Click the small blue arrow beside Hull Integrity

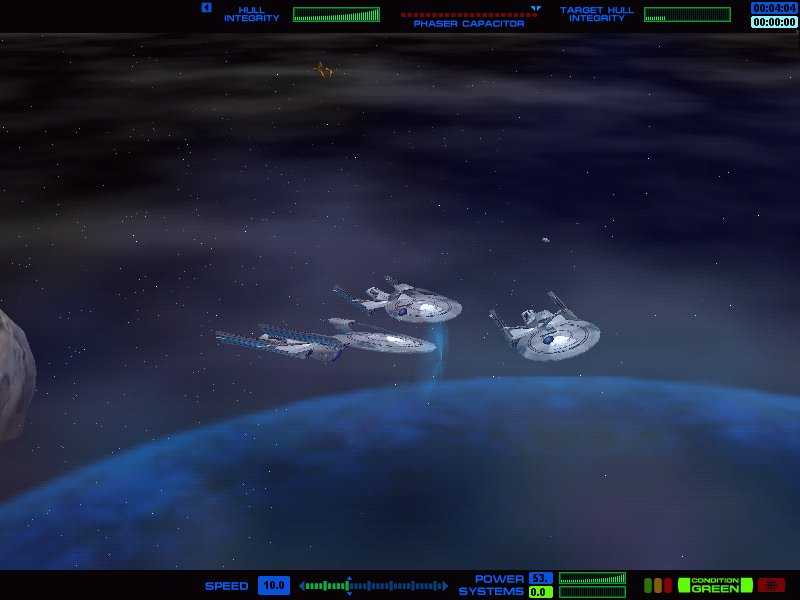pos(206,8)
